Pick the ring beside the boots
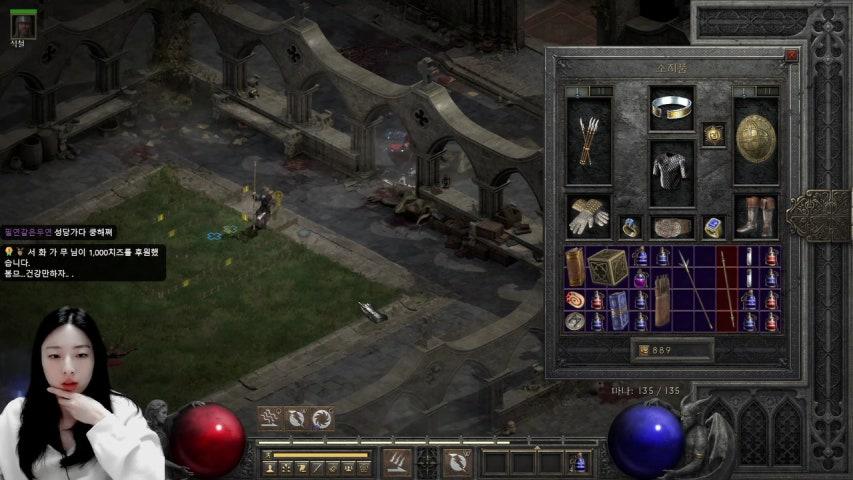This screenshot has width=853, height=480. click(x=713, y=227)
